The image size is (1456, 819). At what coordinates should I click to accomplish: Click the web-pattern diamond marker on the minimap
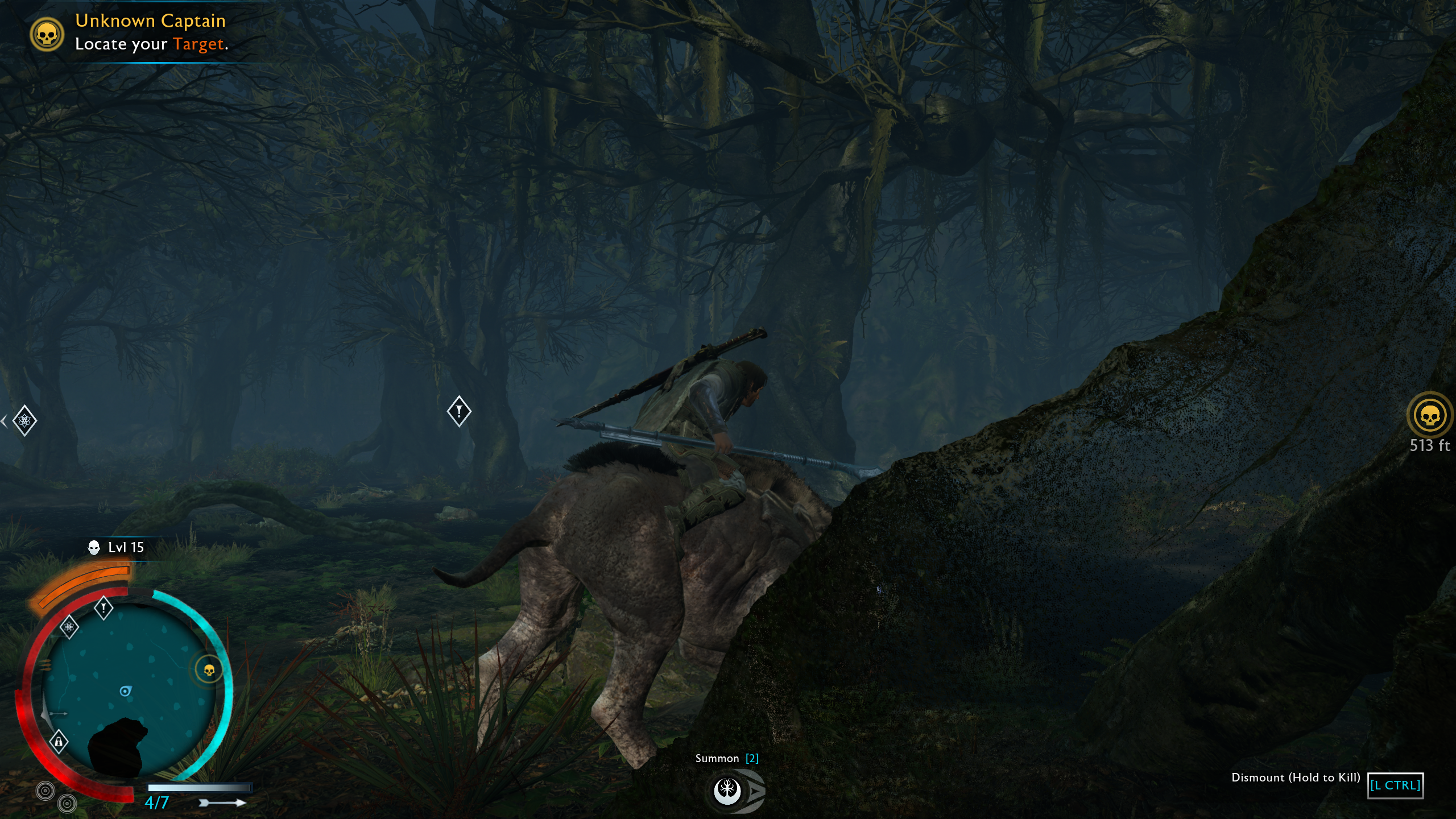pos(69,627)
